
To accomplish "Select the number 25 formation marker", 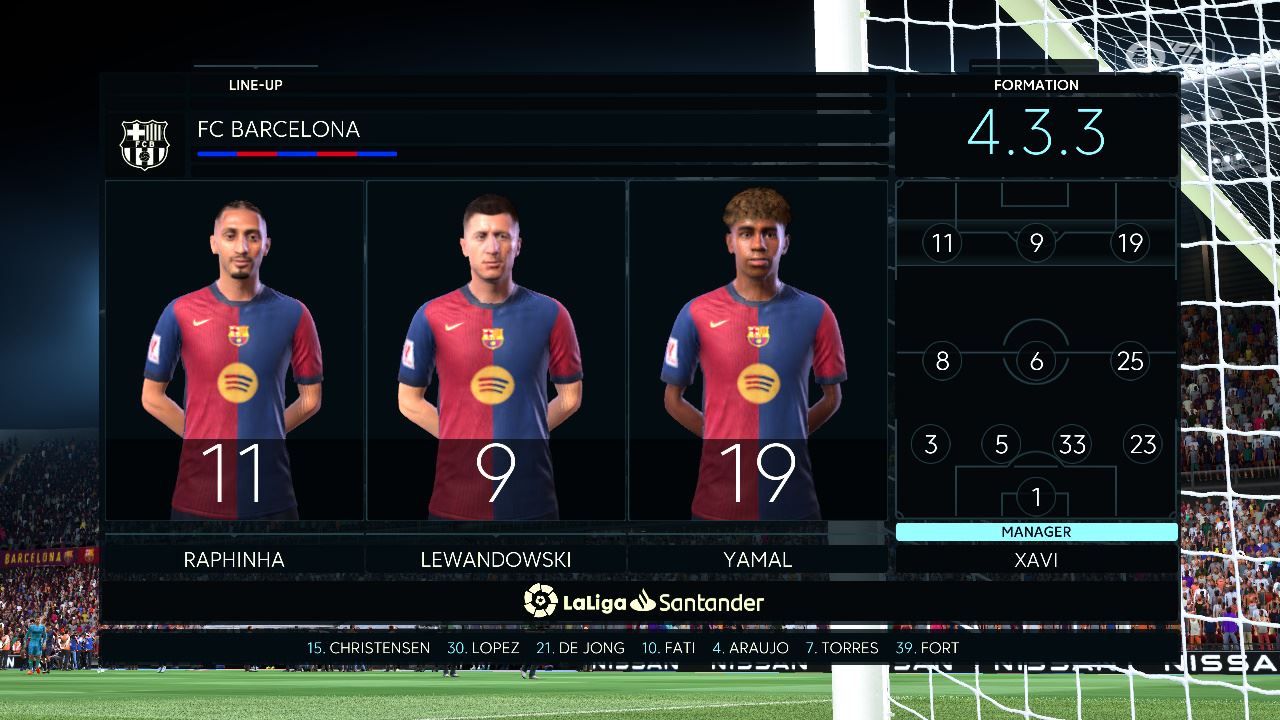I will [1130, 361].
